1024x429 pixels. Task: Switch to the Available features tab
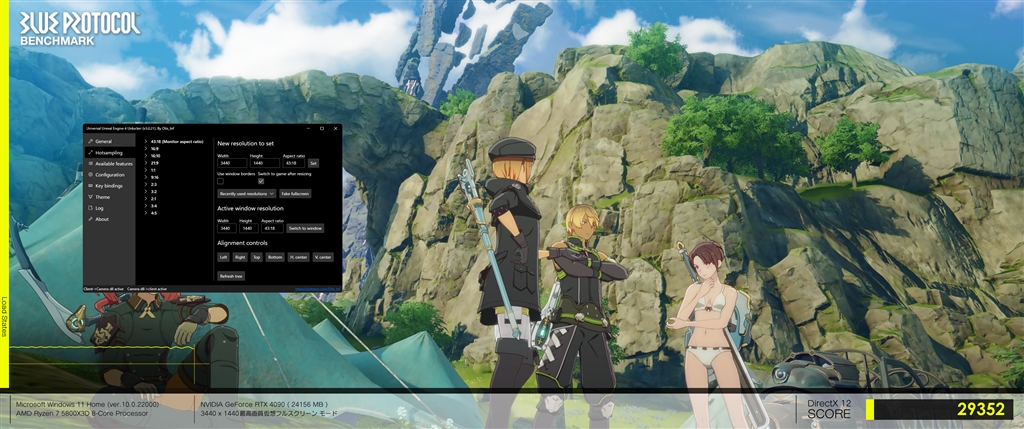point(112,163)
